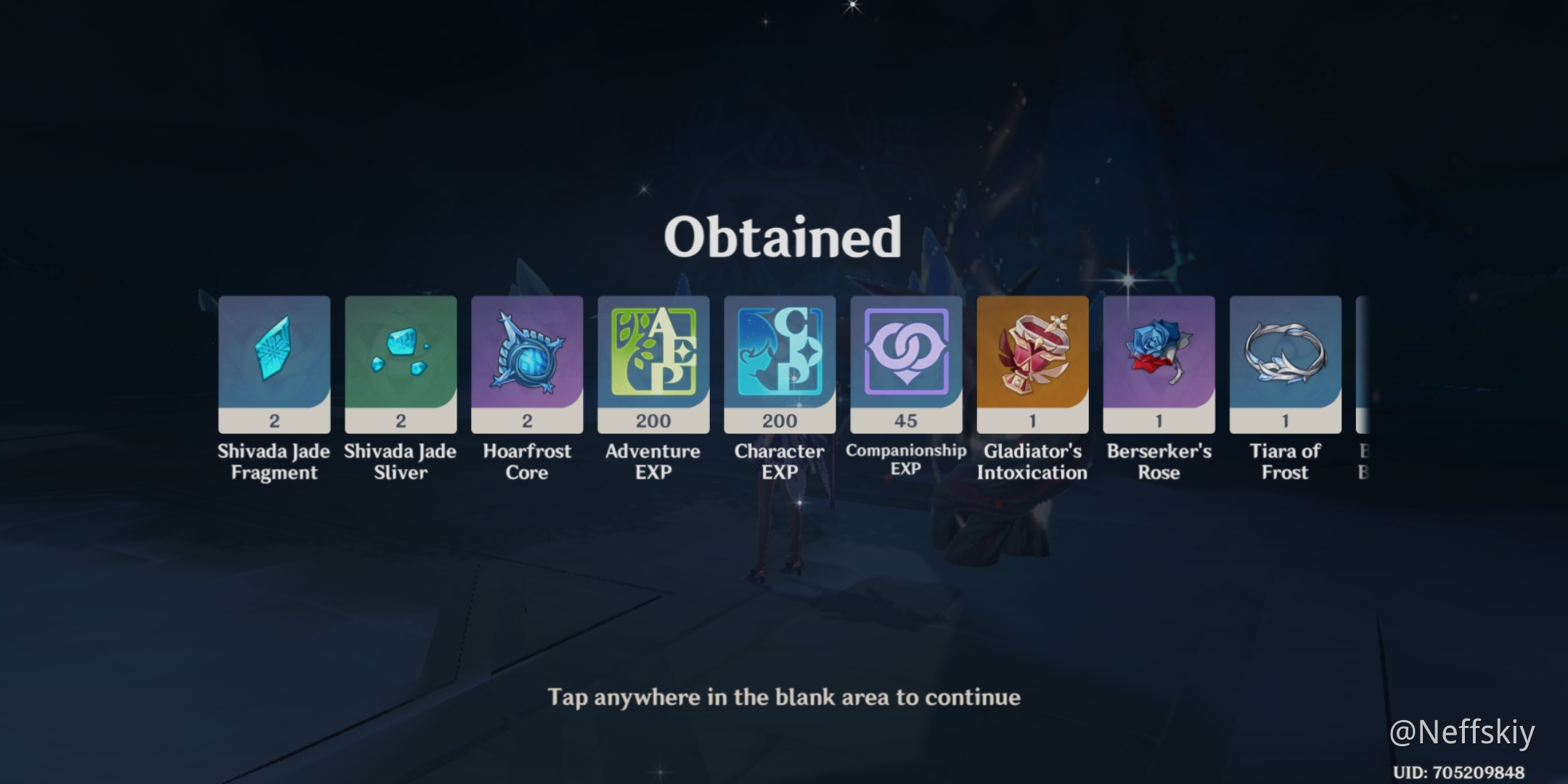1568x784 pixels.
Task: Select the Adventure EXP count of 200
Action: (x=653, y=421)
